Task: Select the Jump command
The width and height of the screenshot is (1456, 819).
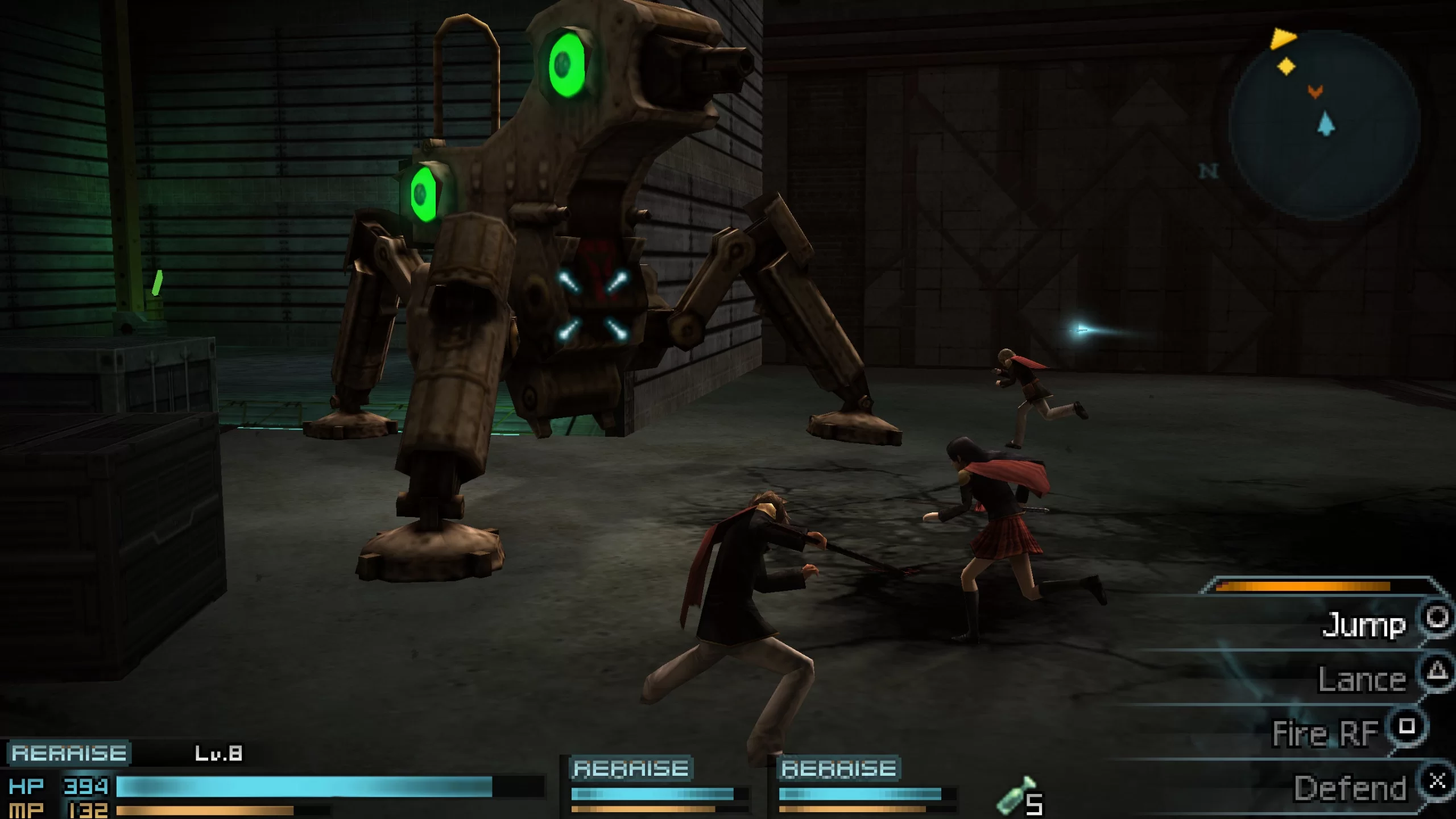Action: point(1364,624)
